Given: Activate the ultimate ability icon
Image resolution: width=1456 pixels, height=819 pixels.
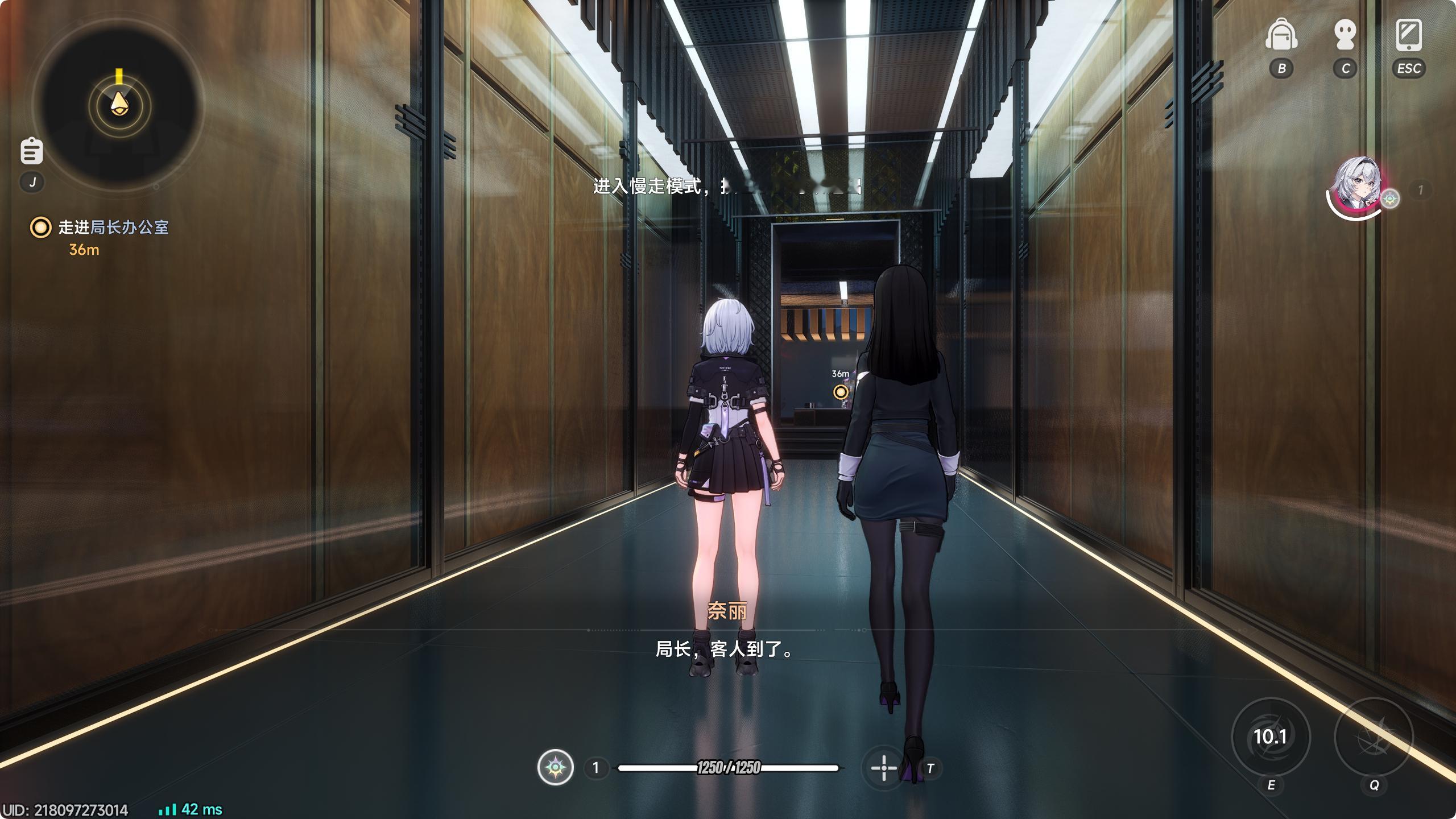Looking at the screenshot, I should (x=1374, y=737).
